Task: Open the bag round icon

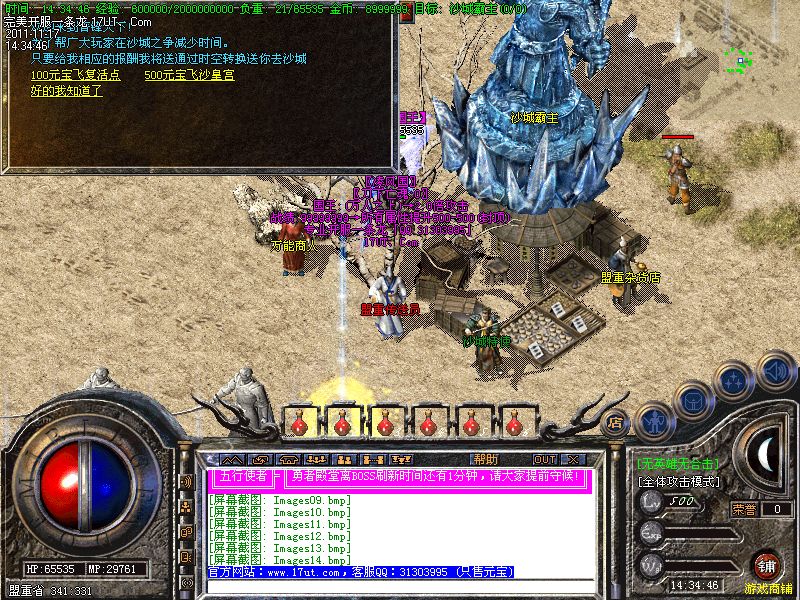Action: pyautogui.click(x=693, y=401)
